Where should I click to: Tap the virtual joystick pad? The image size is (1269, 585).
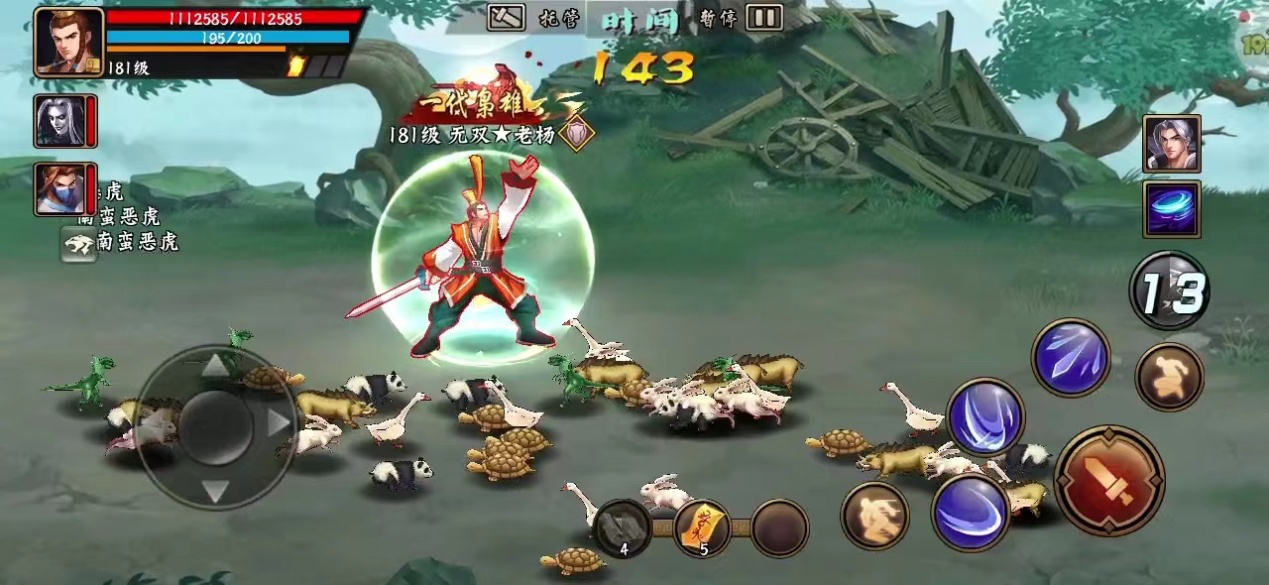(216, 427)
